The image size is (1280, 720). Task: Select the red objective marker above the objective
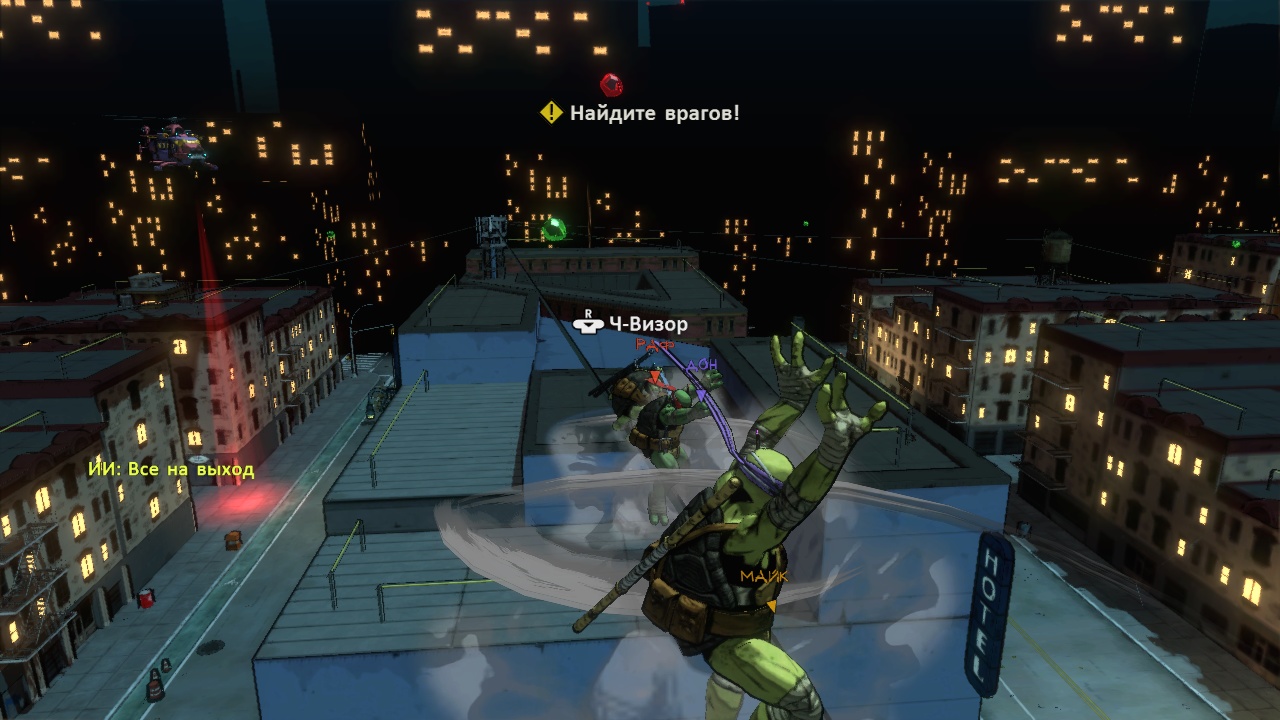(x=611, y=85)
